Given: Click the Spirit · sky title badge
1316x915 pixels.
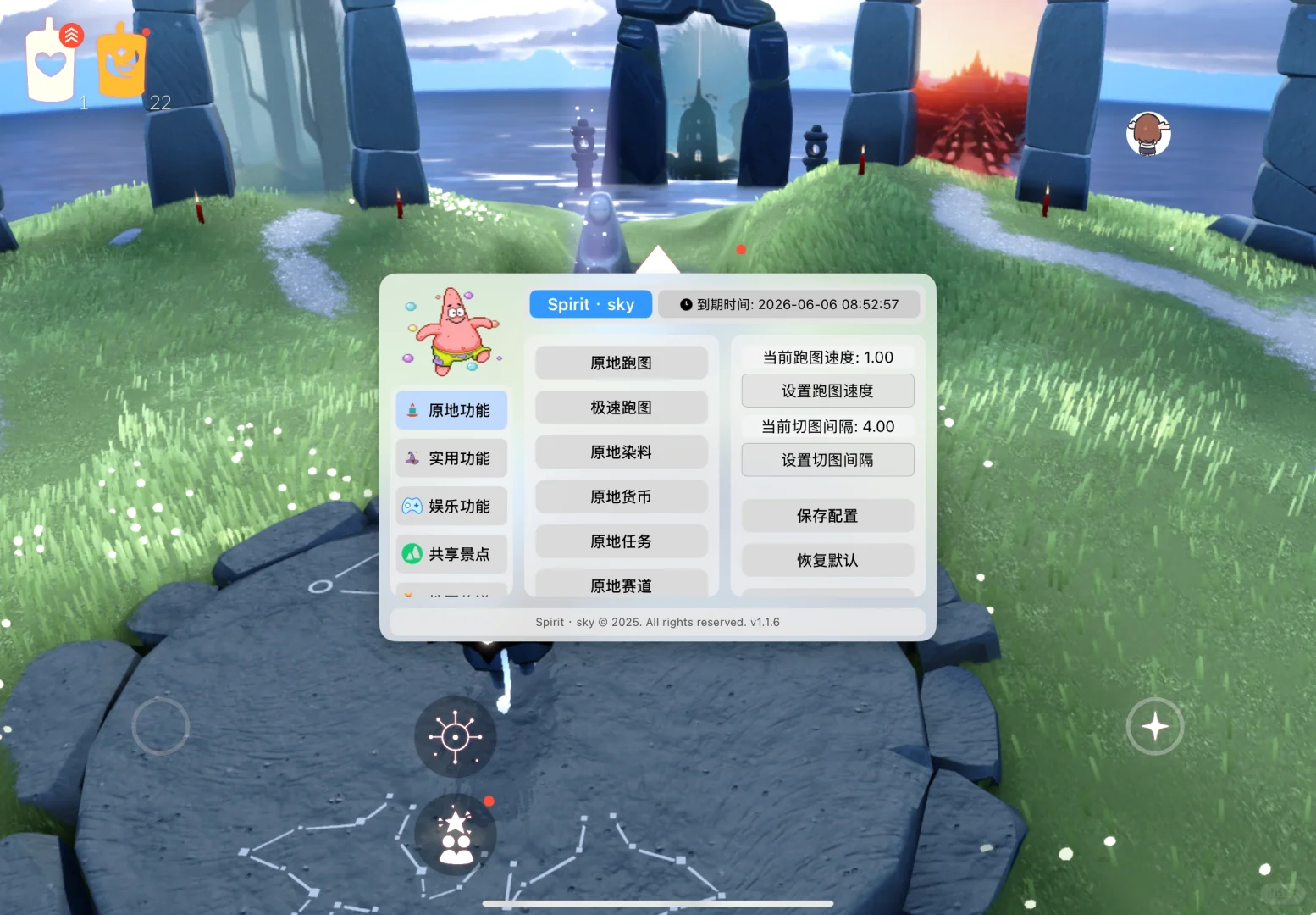Looking at the screenshot, I should (590, 304).
